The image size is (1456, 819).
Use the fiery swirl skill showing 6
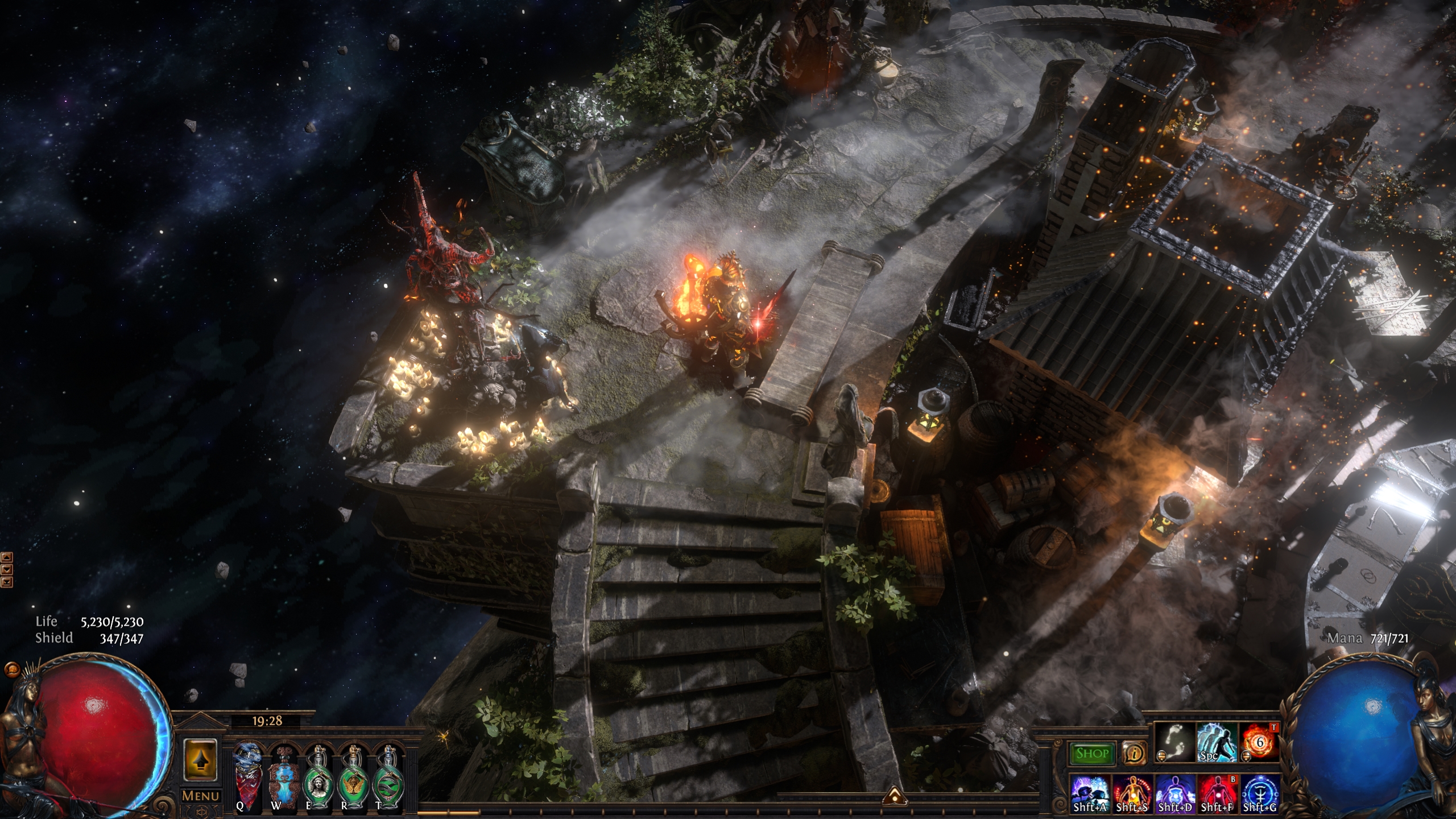click(x=1259, y=742)
